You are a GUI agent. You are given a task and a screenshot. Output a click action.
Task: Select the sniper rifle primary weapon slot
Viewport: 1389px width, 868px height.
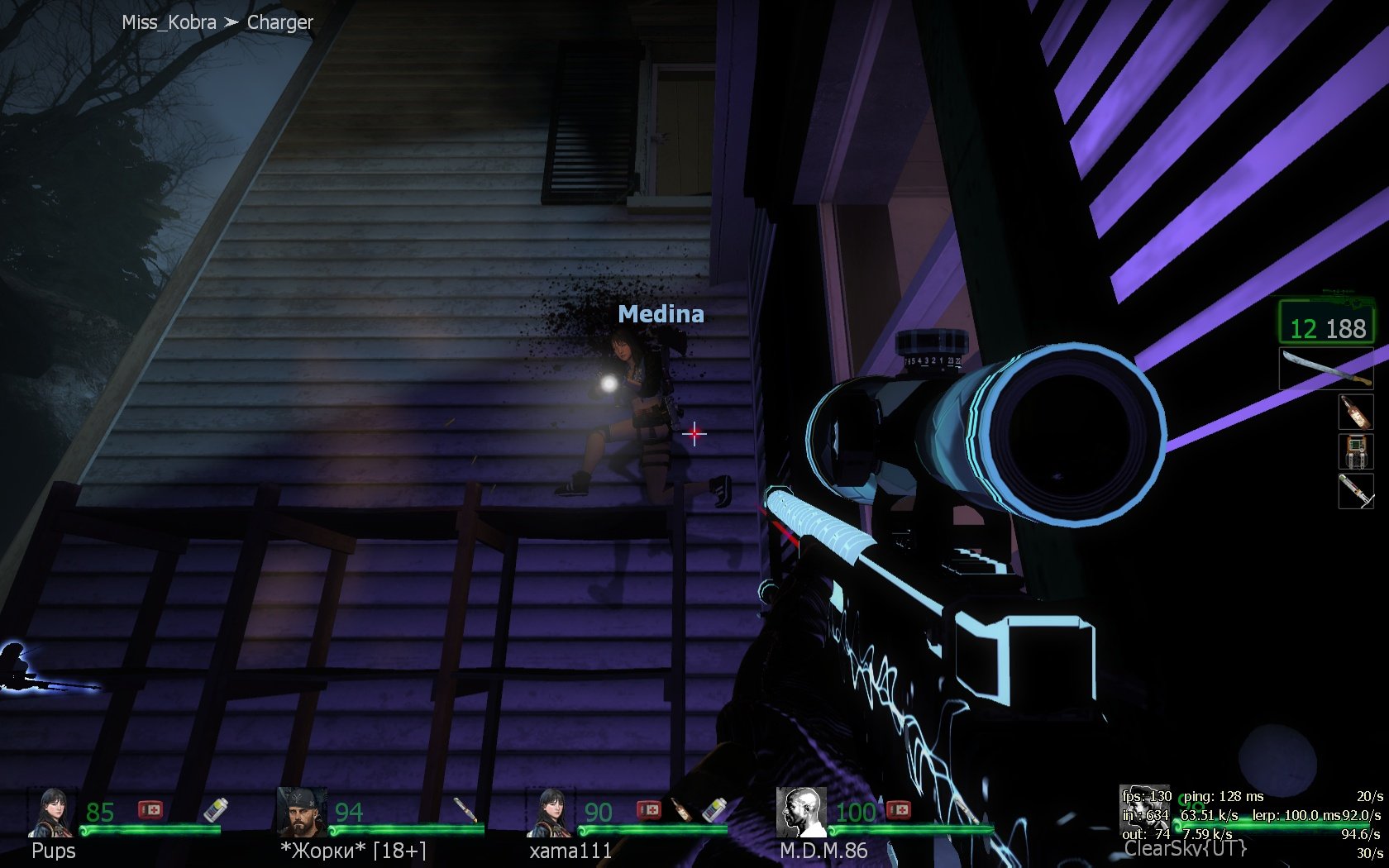pyautogui.click(x=1326, y=322)
